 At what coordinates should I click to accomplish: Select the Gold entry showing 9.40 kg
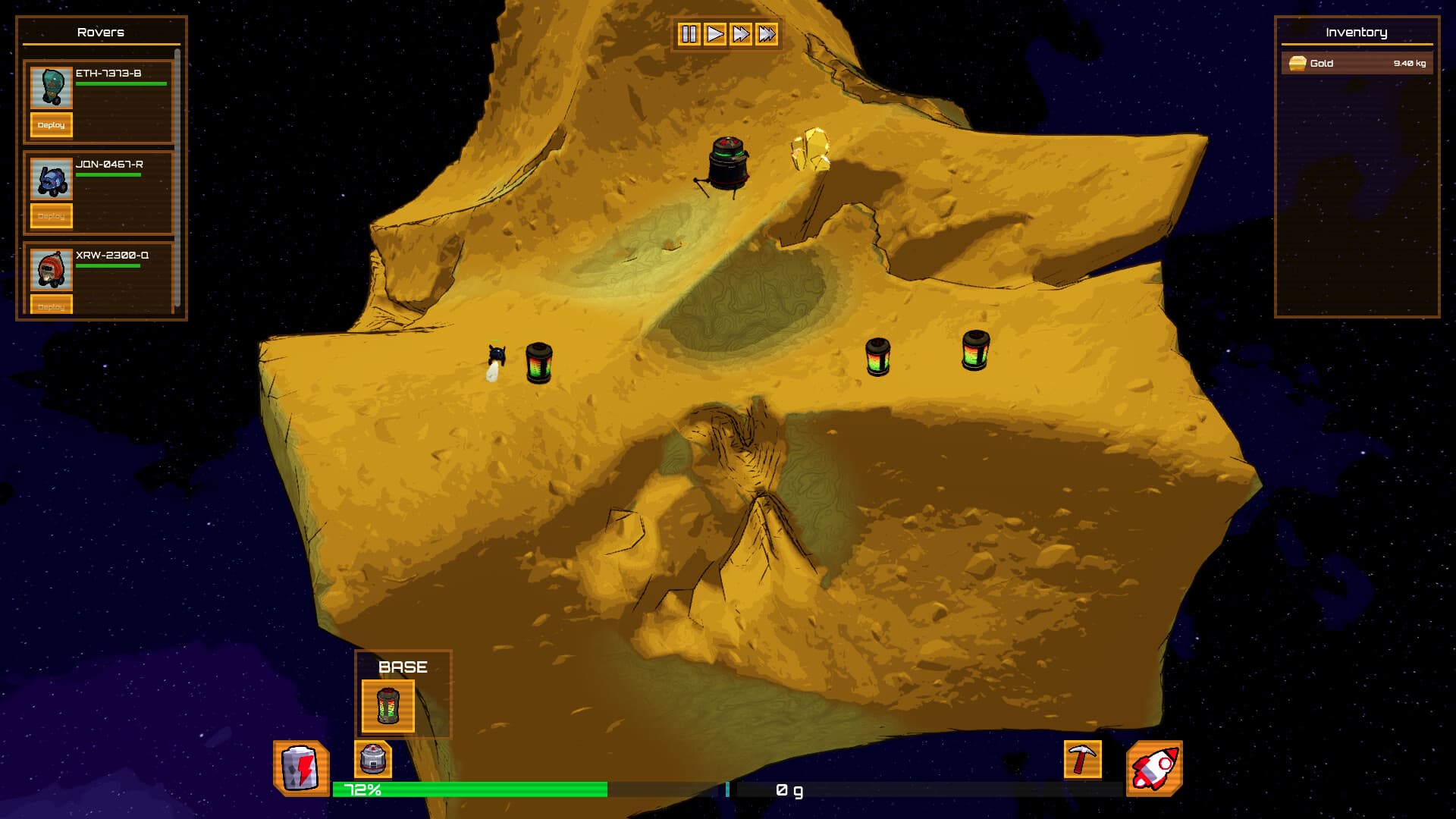[x=1357, y=64]
